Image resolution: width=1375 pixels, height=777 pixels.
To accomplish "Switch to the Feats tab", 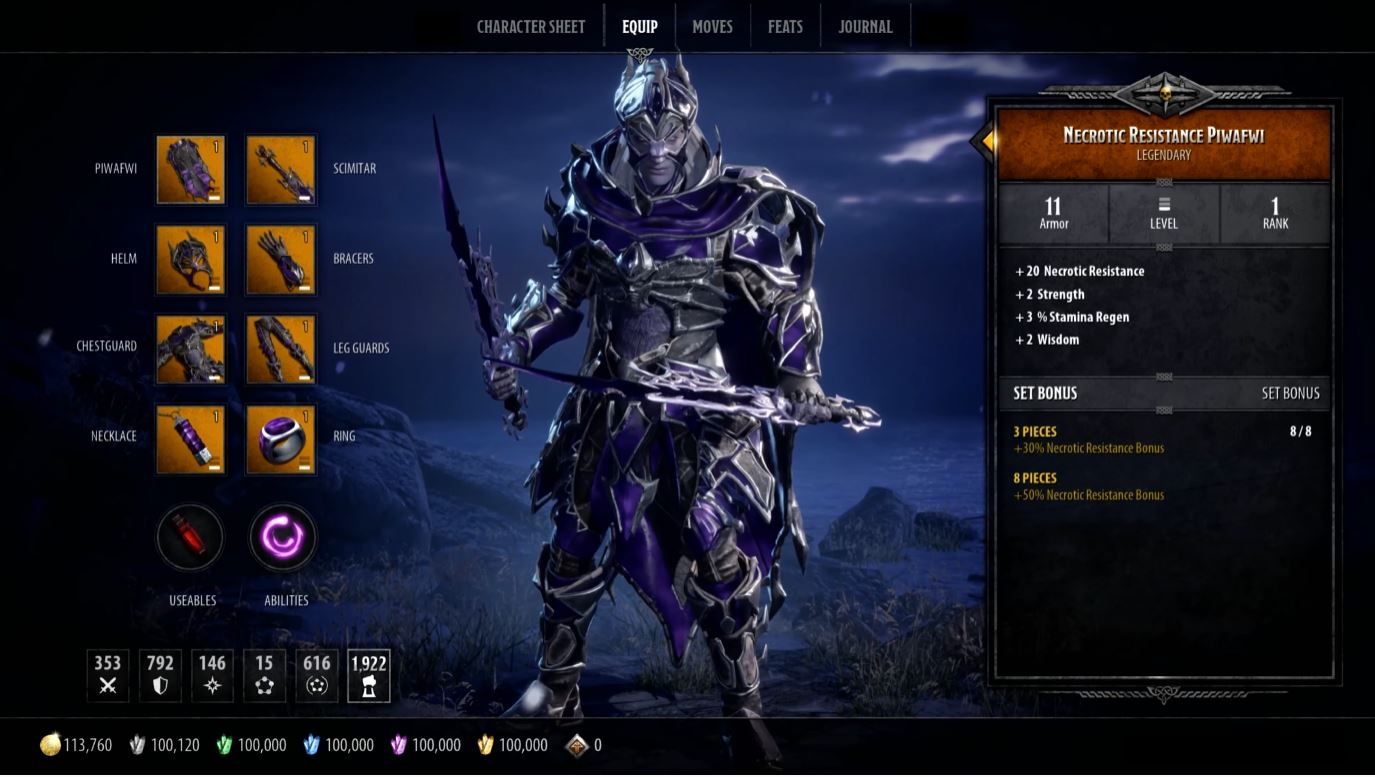I will 785,26.
